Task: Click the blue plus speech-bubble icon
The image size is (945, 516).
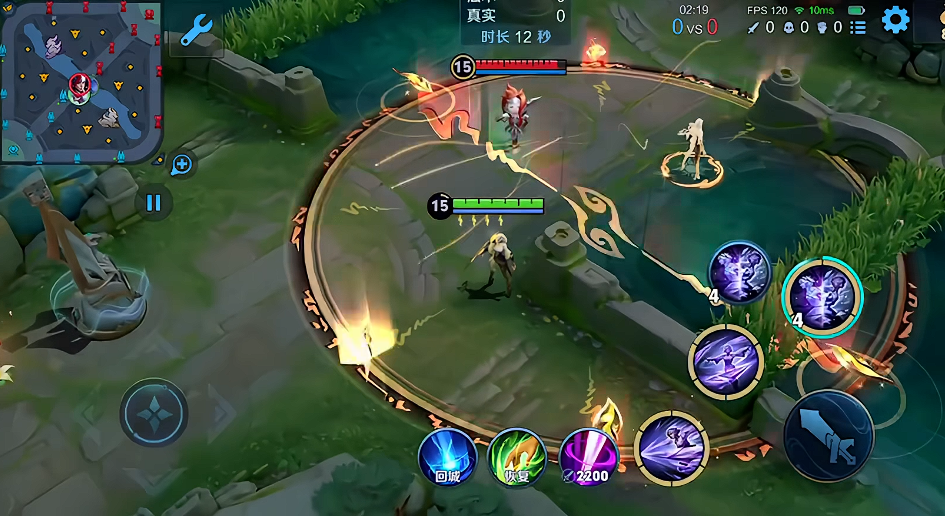Action: 181,164
